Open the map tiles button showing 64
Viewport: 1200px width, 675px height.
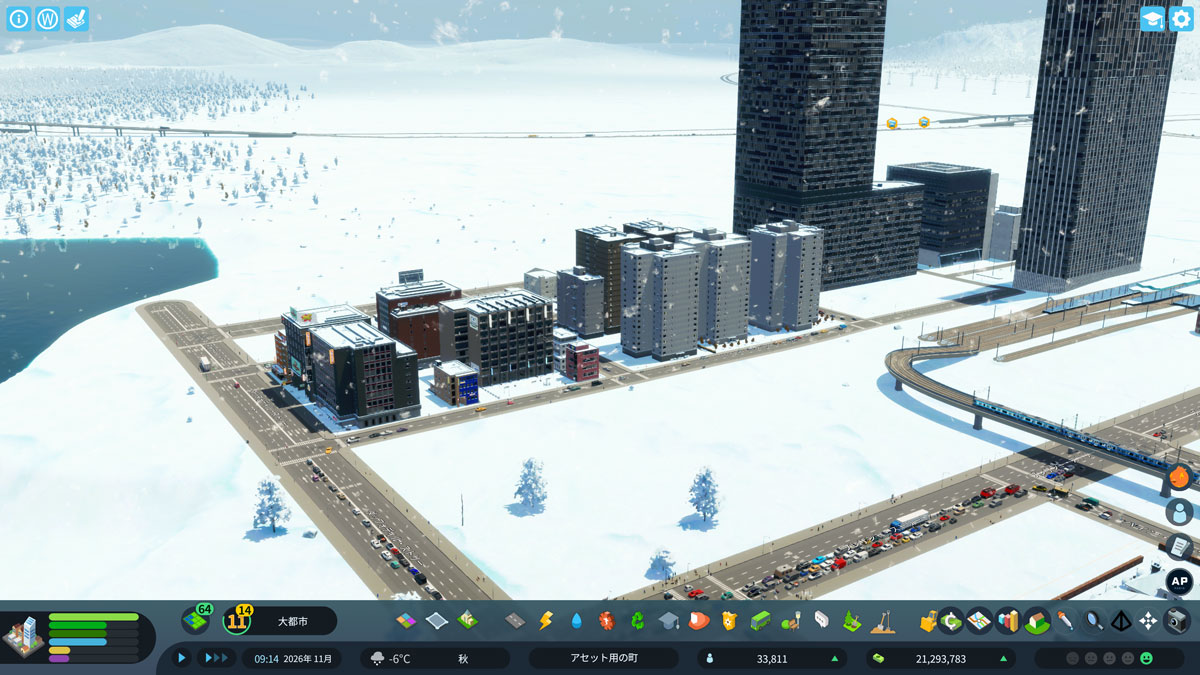[x=195, y=621]
